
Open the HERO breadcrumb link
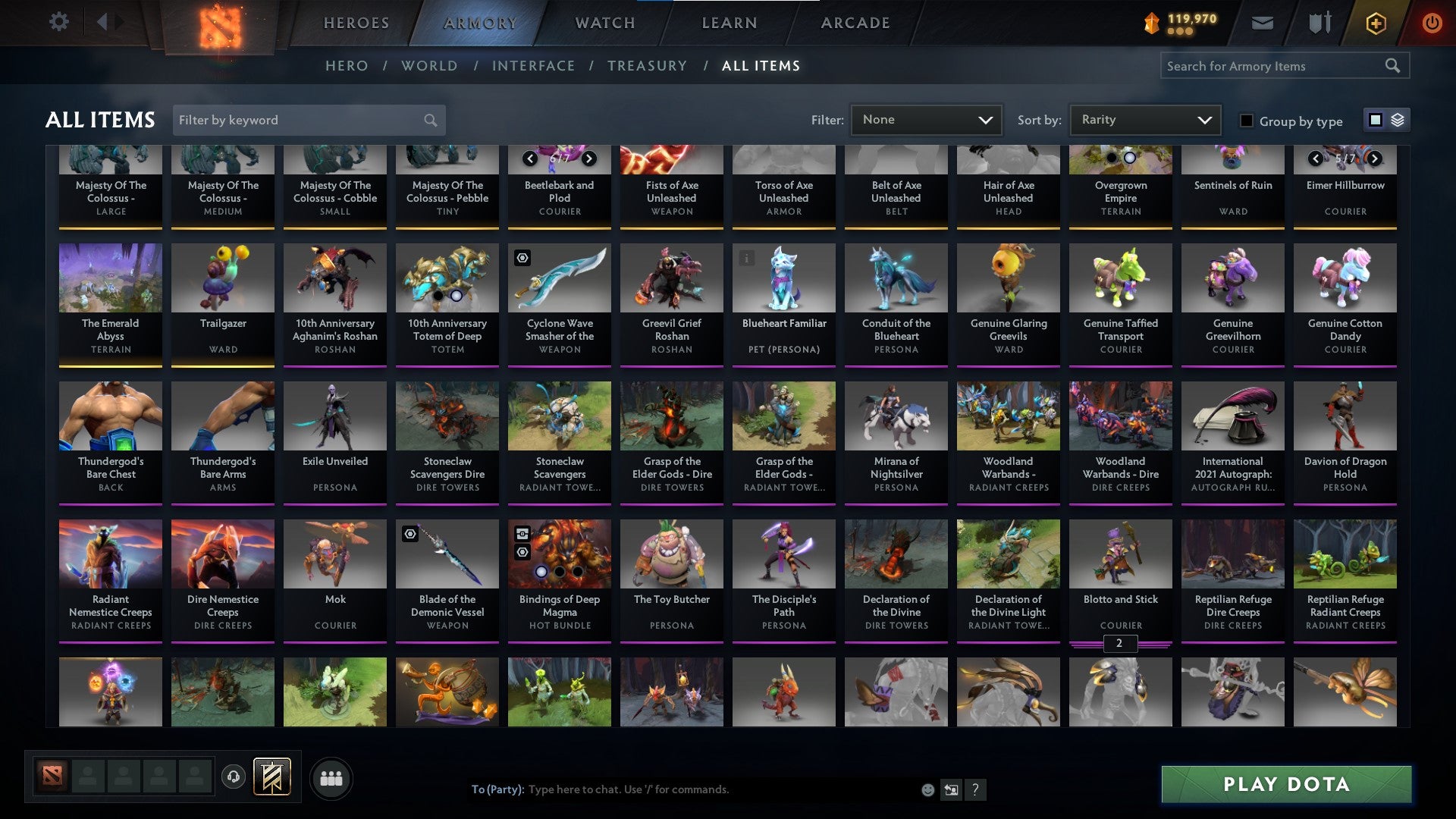click(347, 66)
